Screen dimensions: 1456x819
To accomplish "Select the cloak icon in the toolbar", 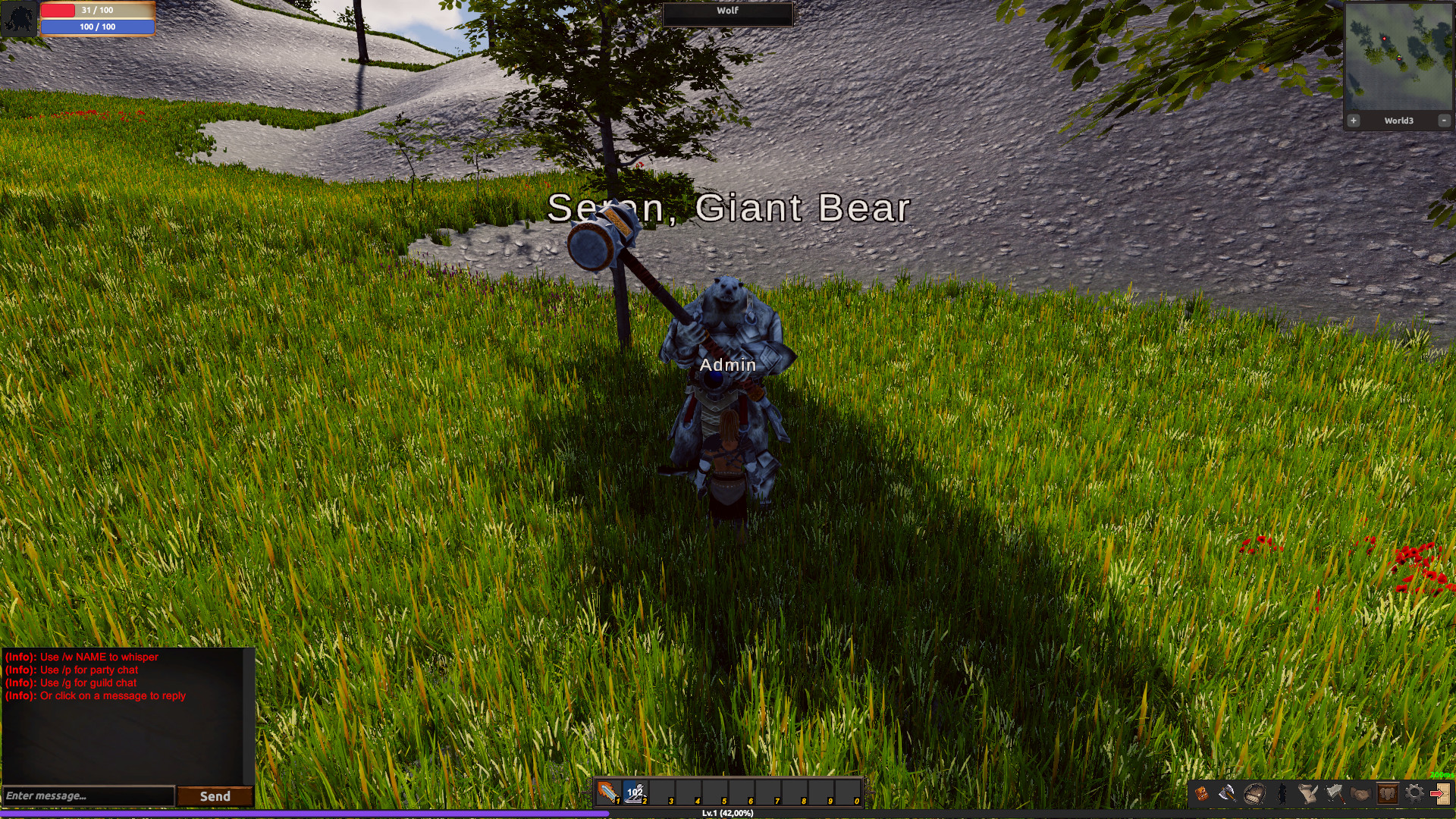I will pyautogui.click(x=1282, y=792).
